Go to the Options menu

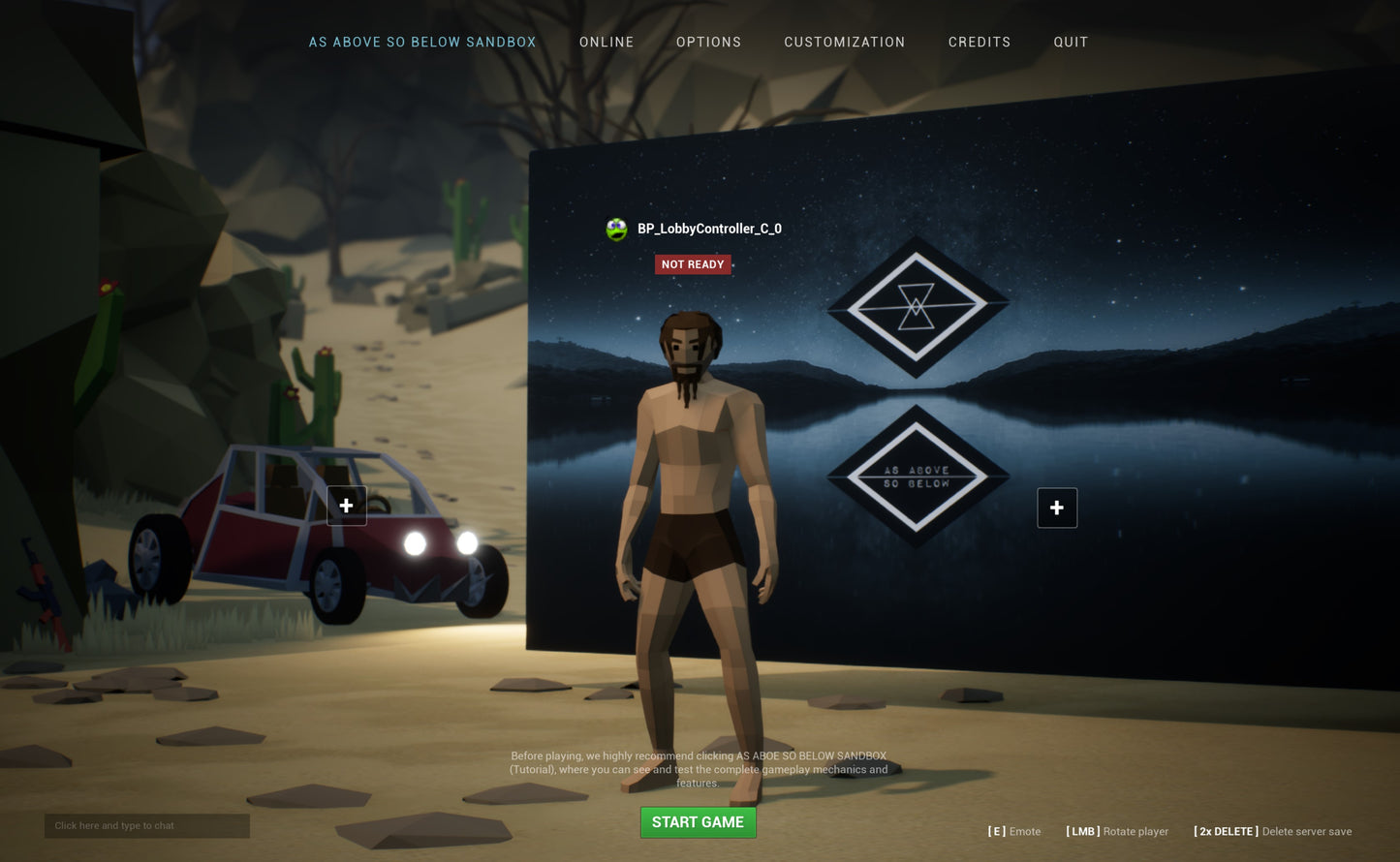708,43
